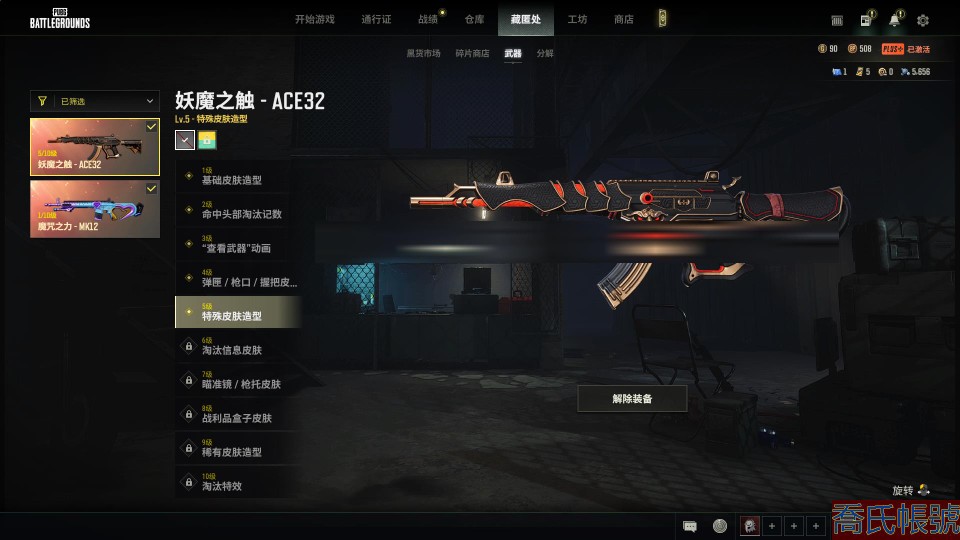The height and width of the screenshot is (540, 960).
Task: Choose the 魔咒之力 - MK12 weapon card
Action: (x=95, y=209)
